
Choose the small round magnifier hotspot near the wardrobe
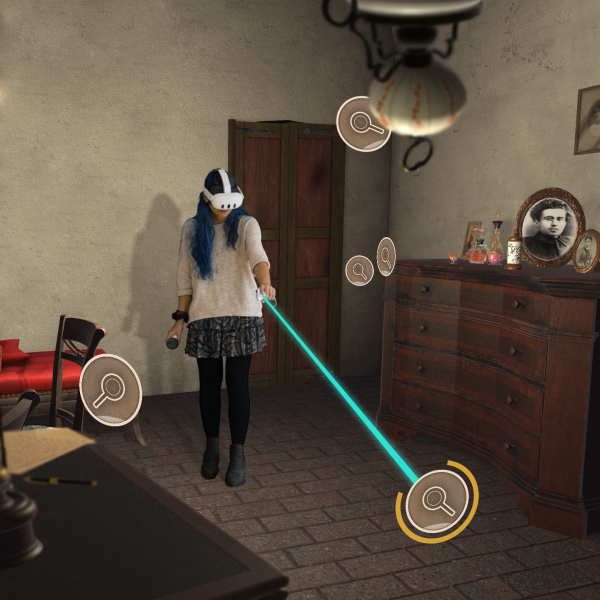pos(359,269)
